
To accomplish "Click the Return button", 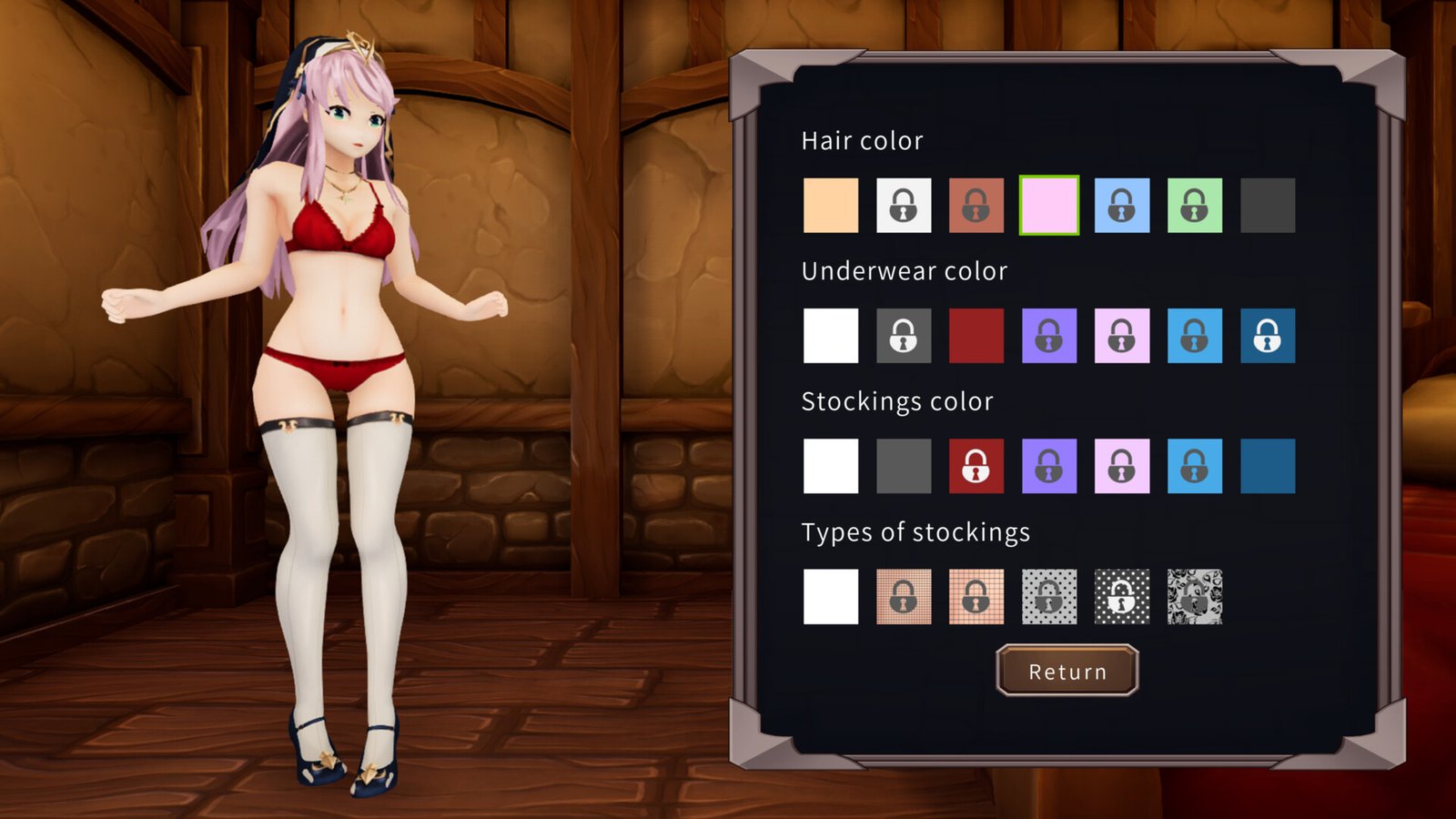I will [1067, 672].
